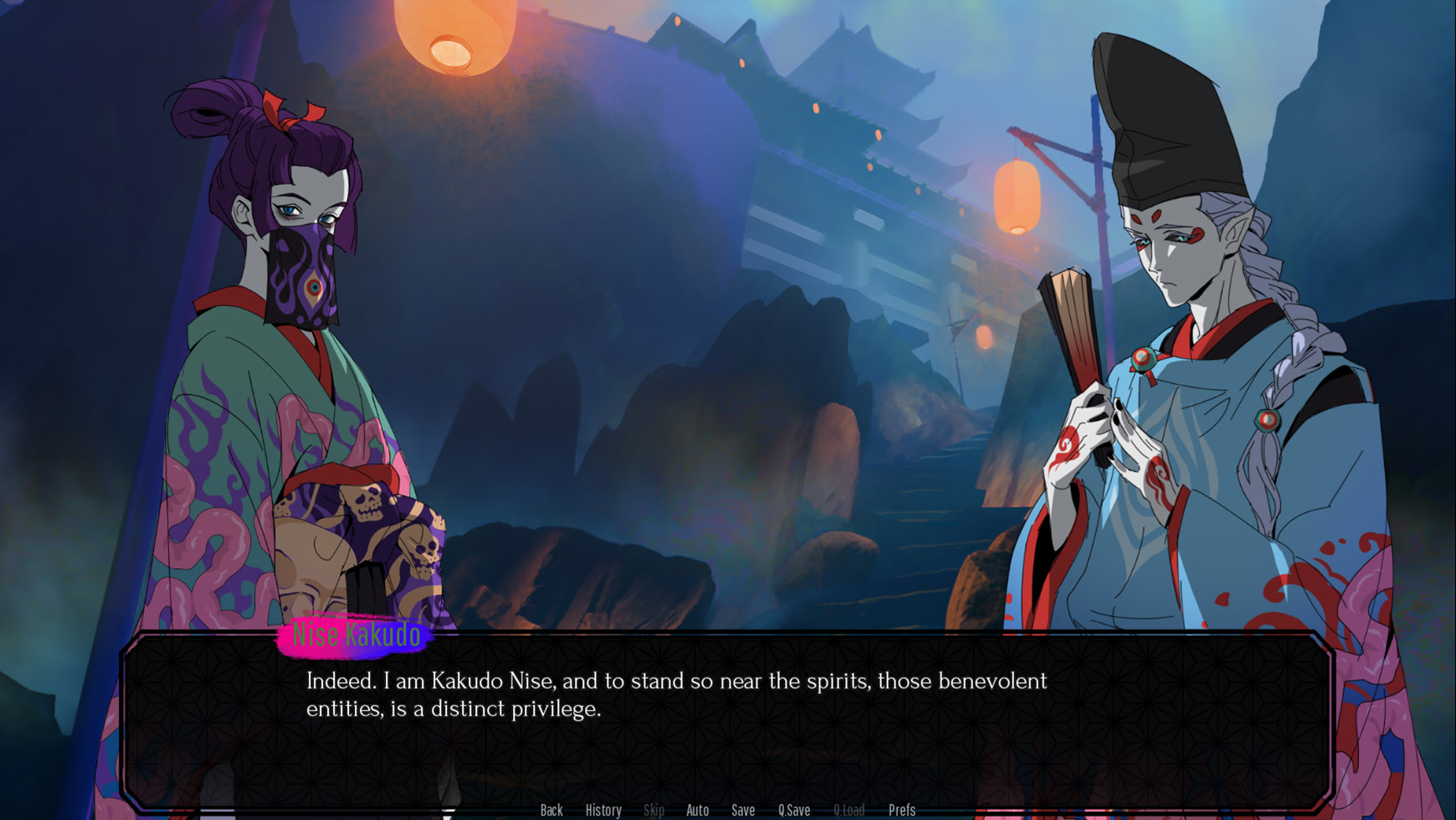Toggle Skip mode in the quick menu
The image size is (1456, 820).
tap(654, 810)
